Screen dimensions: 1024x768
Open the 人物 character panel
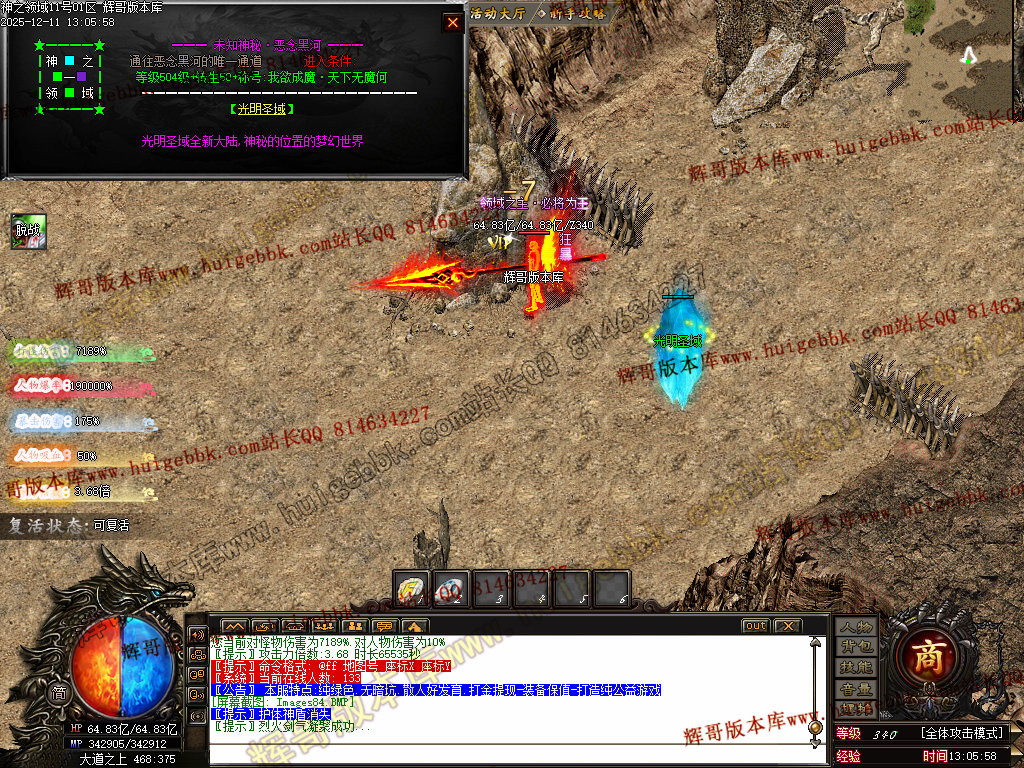(856, 627)
